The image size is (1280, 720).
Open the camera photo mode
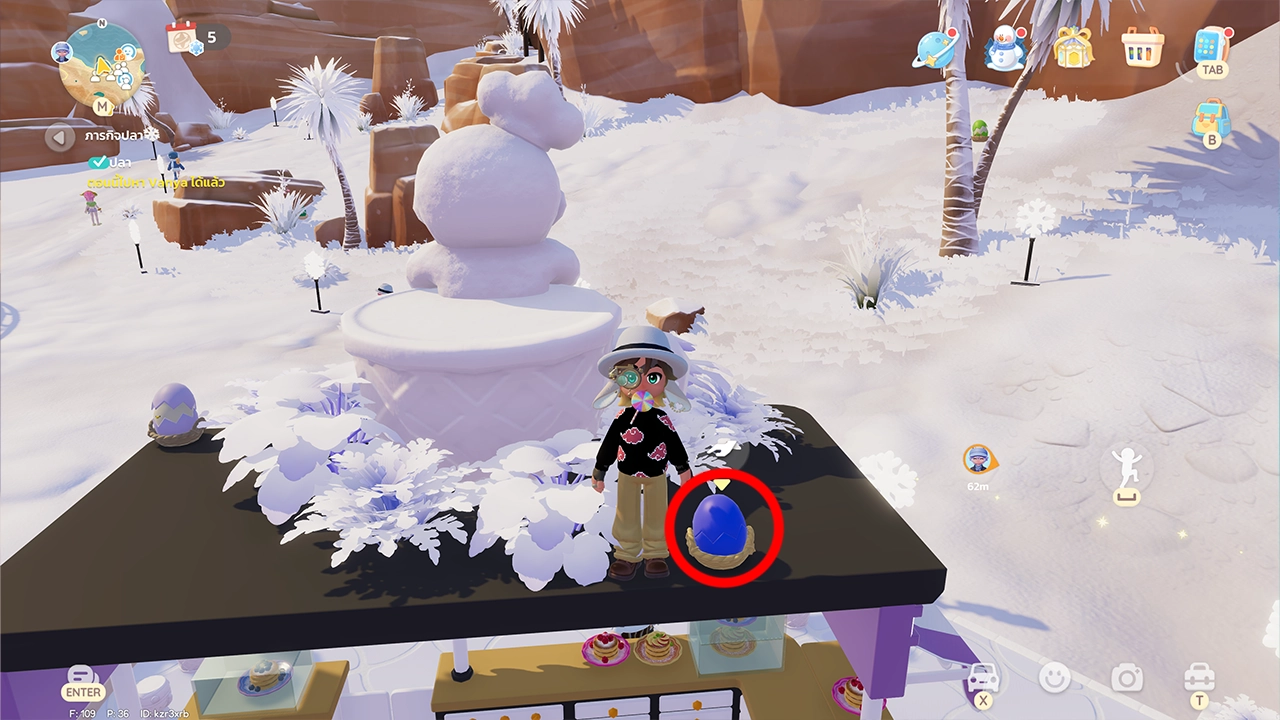(1127, 679)
